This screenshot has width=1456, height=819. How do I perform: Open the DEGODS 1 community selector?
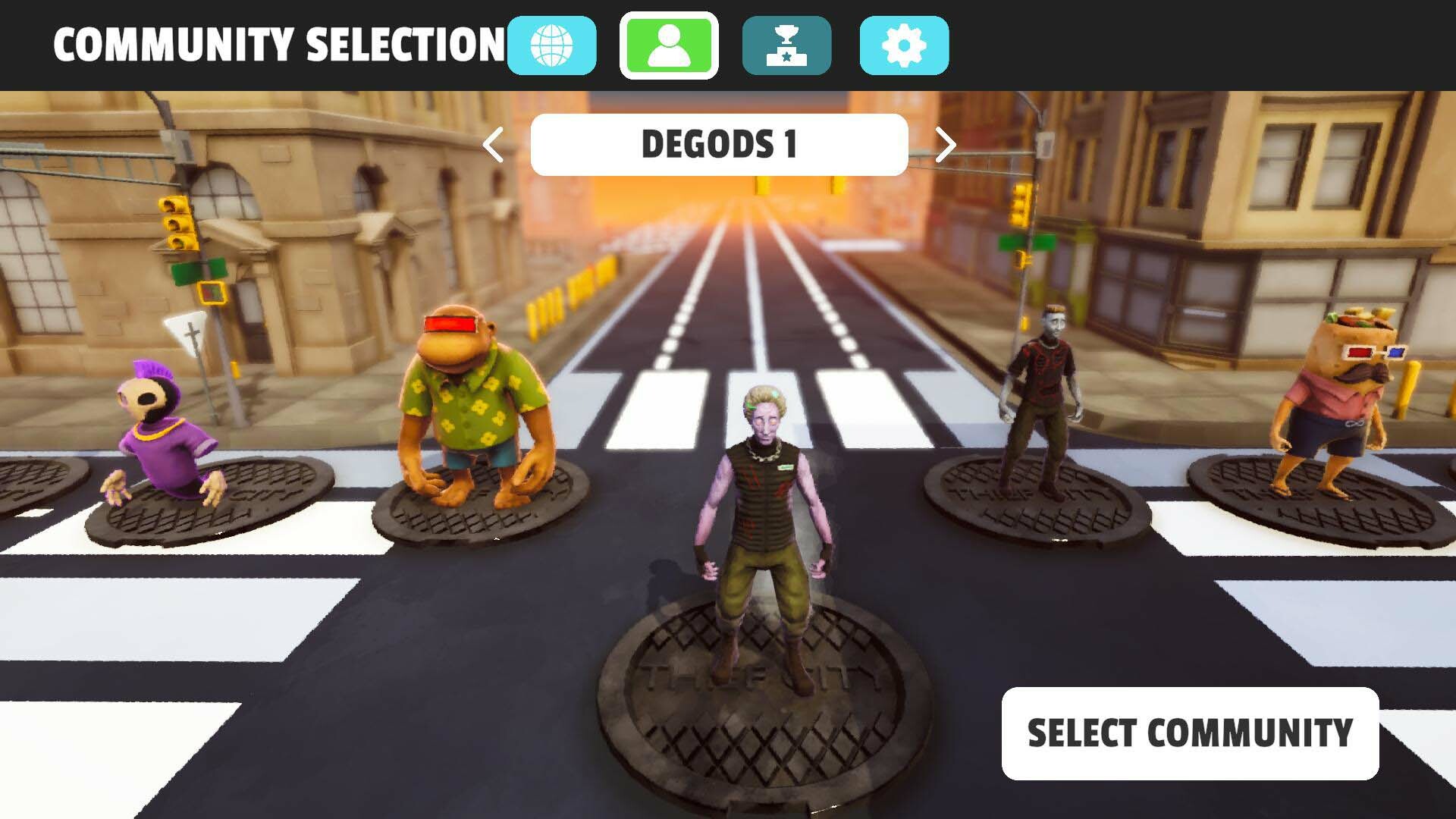click(x=718, y=145)
